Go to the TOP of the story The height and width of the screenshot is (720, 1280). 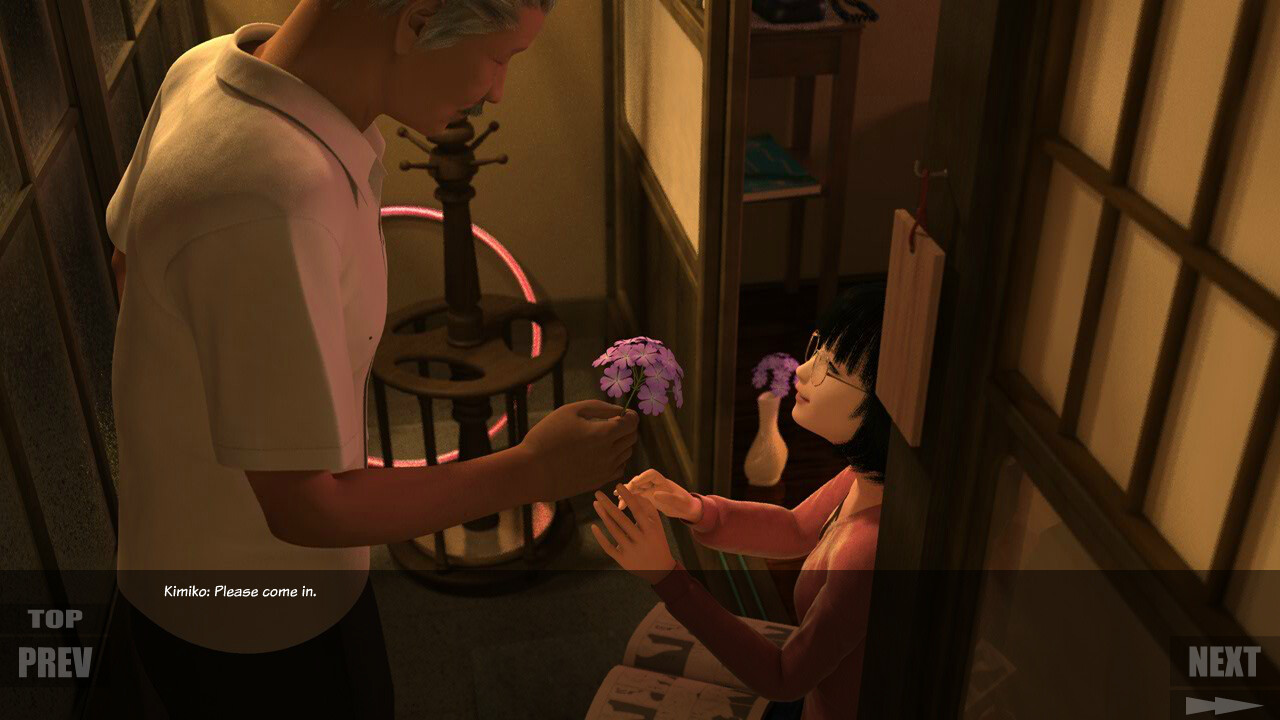54,619
